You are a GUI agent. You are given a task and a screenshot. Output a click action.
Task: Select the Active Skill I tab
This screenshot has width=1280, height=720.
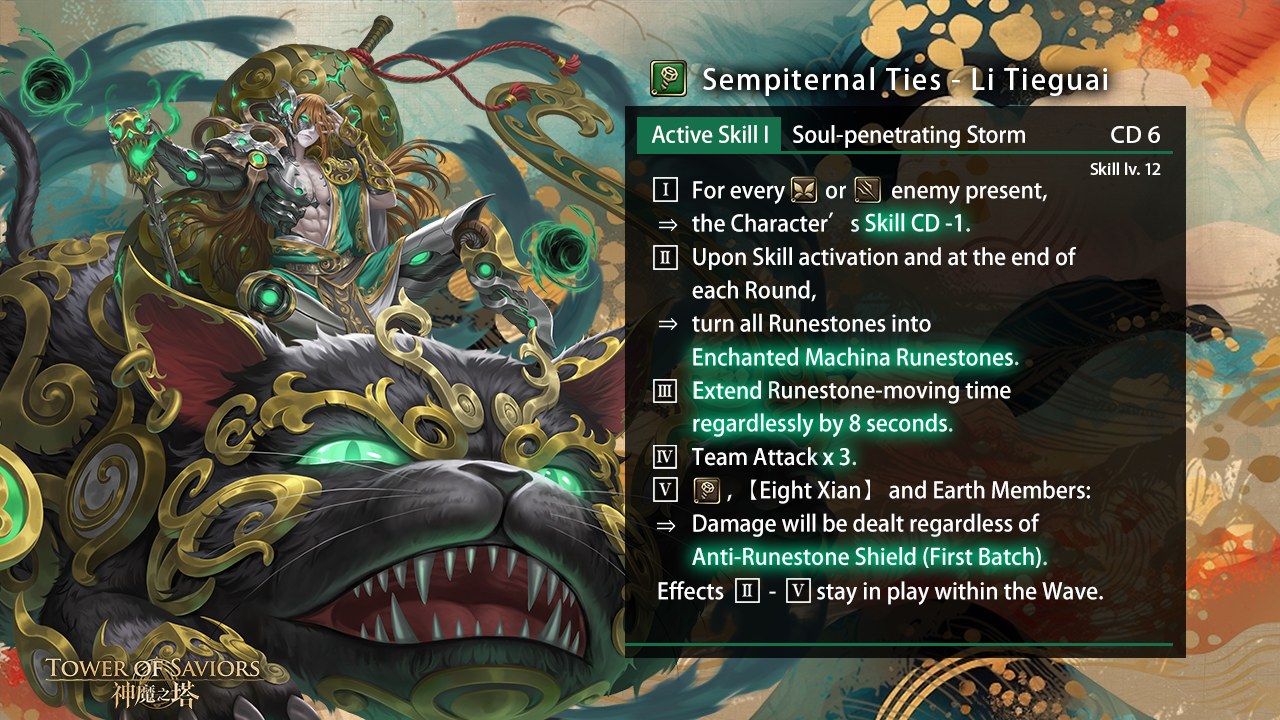pyautogui.click(x=709, y=135)
